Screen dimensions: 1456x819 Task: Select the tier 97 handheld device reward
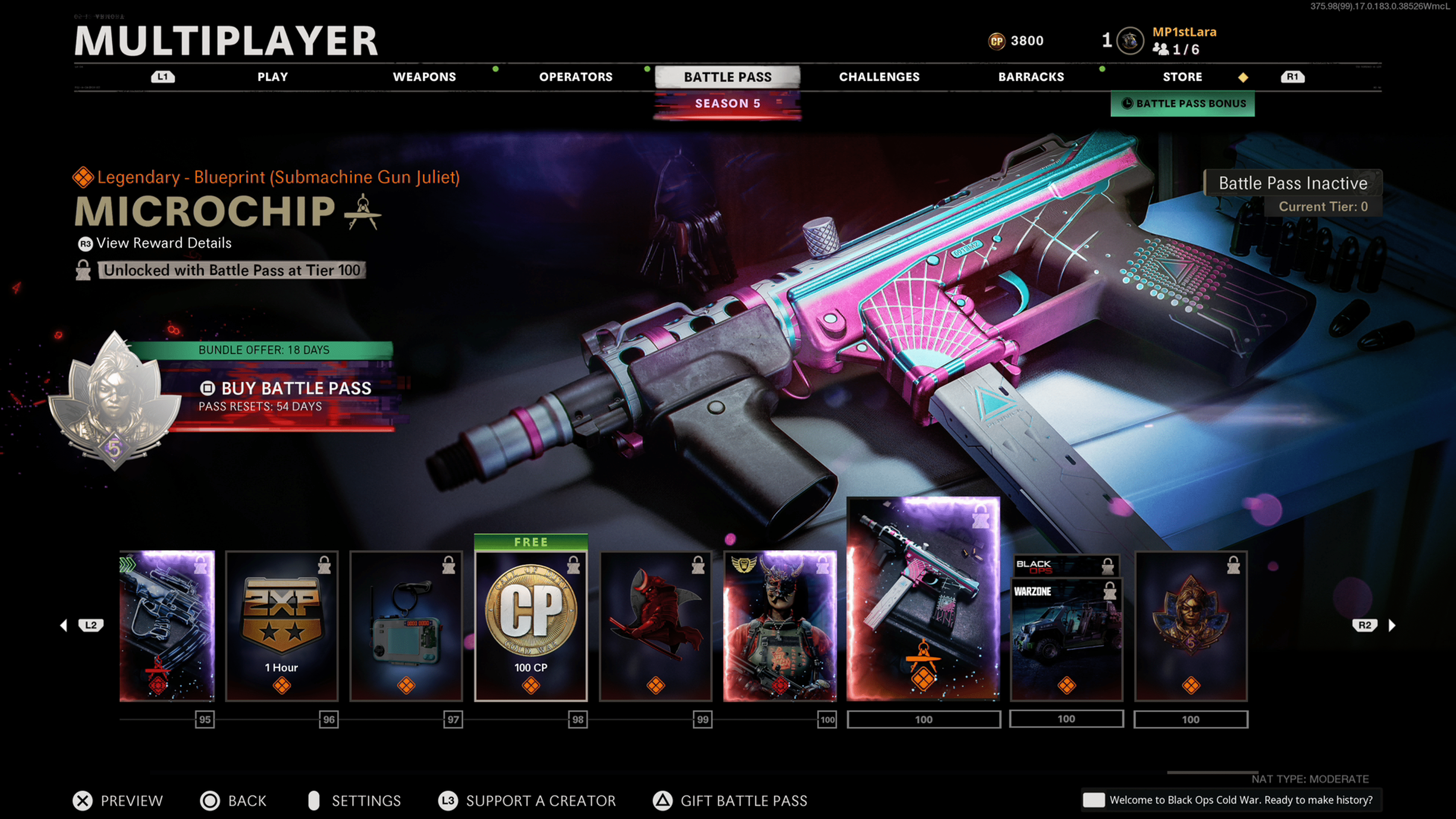coord(406,626)
